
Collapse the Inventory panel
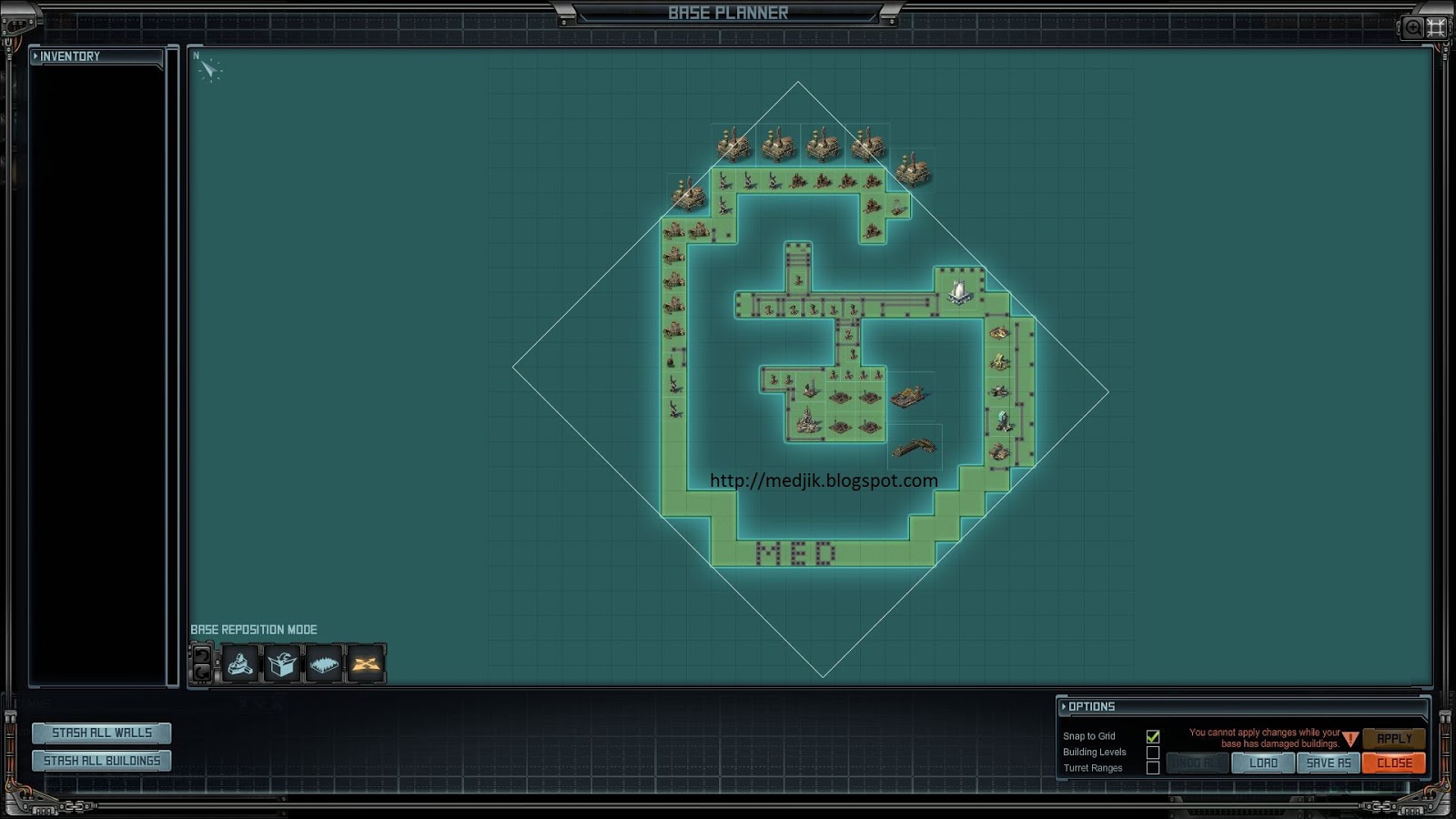point(35,56)
